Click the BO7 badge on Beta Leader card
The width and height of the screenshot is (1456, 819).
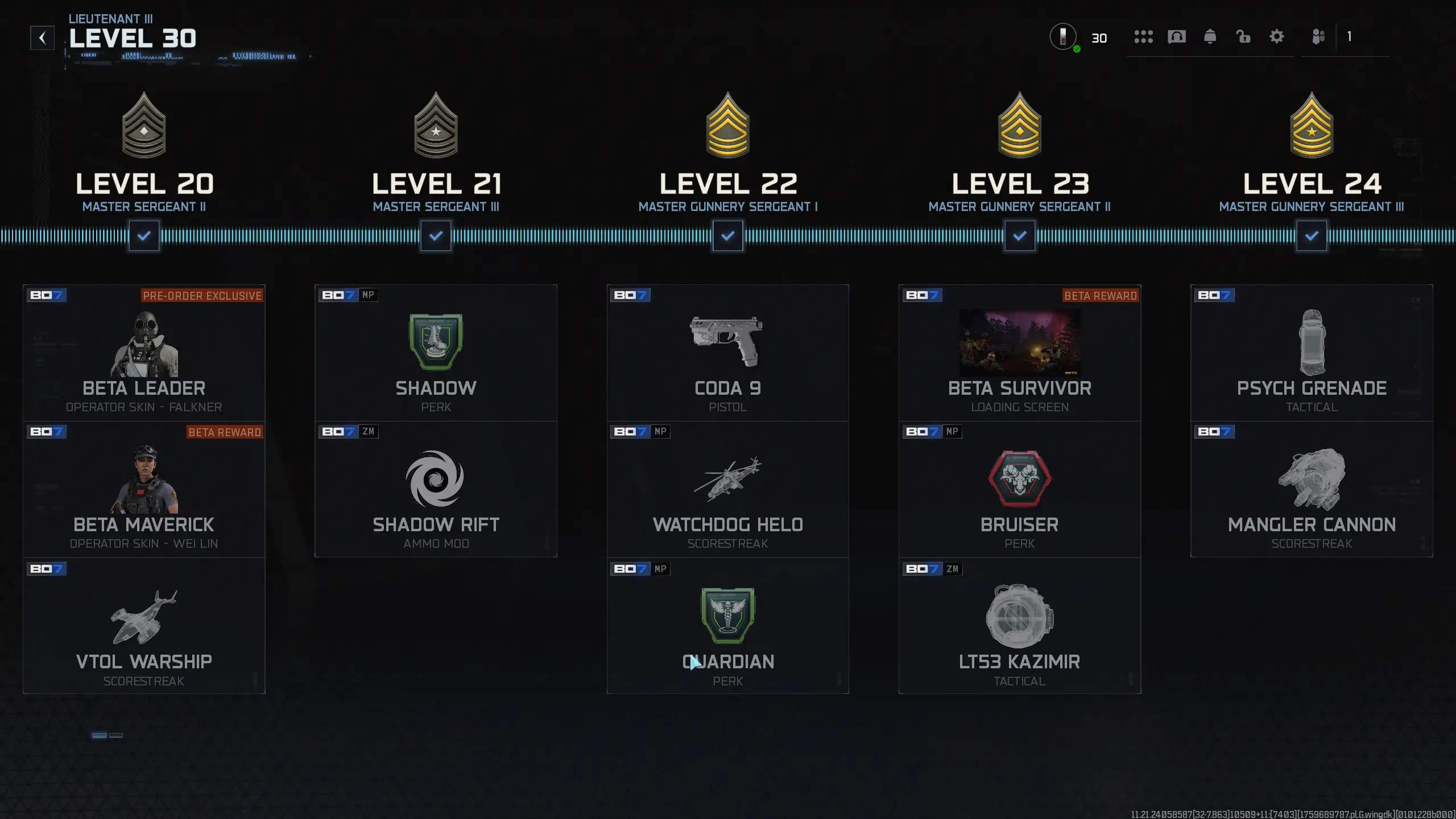[48, 295]
